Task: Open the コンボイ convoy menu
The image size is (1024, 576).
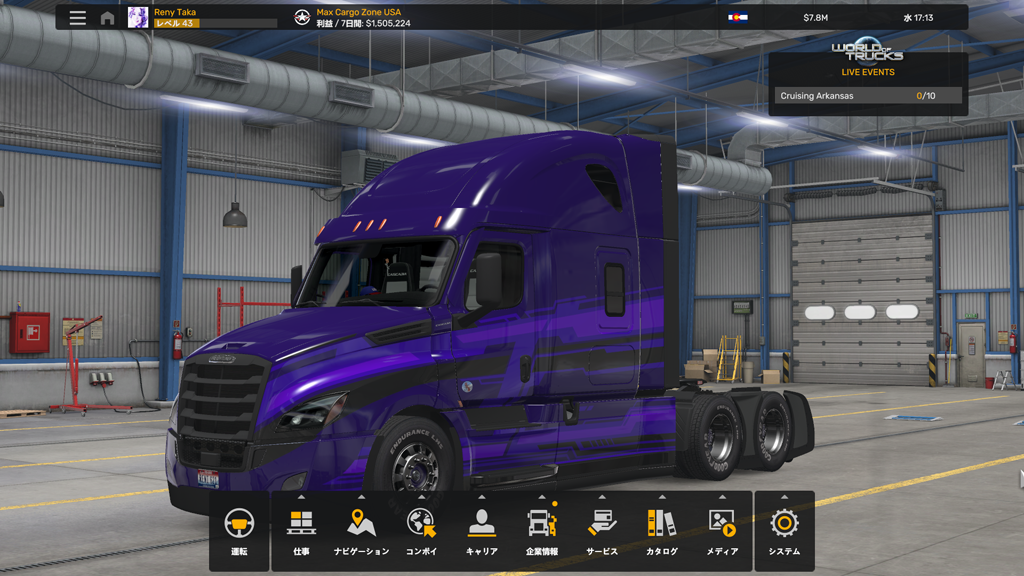Action: click(421, 531)
